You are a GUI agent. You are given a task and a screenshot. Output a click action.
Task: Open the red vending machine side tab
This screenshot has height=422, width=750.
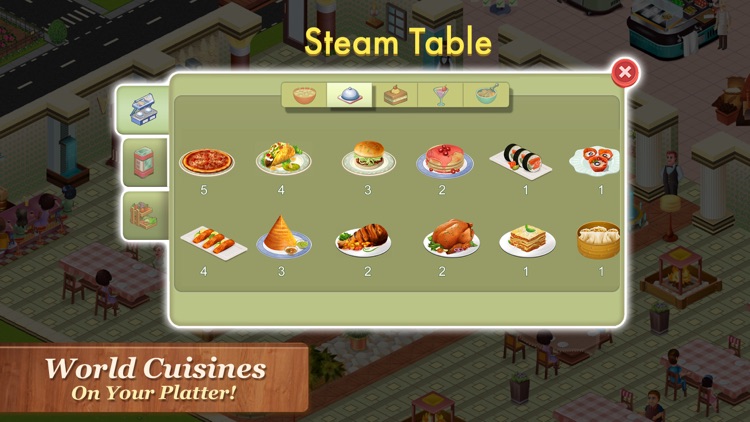tap(144, 163)
